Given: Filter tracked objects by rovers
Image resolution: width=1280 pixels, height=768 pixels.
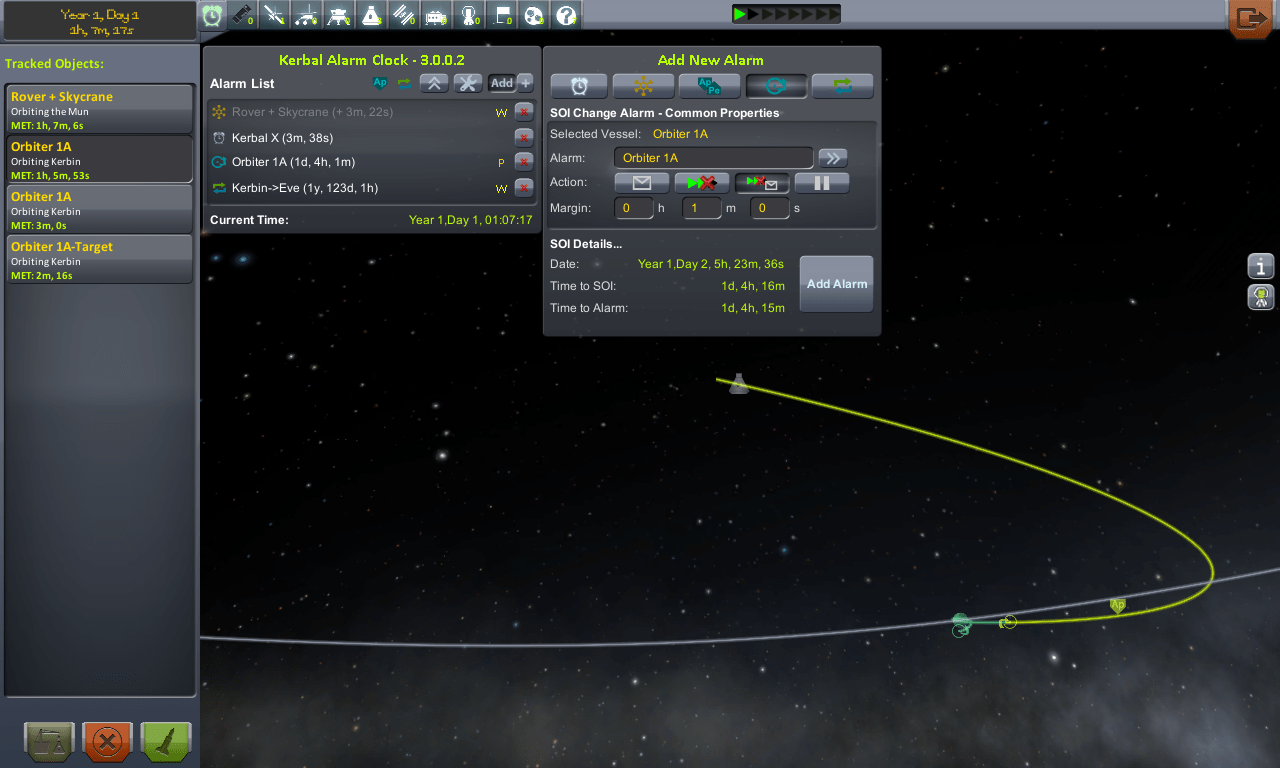Looking at the screenshot, I should coord(307,14).
